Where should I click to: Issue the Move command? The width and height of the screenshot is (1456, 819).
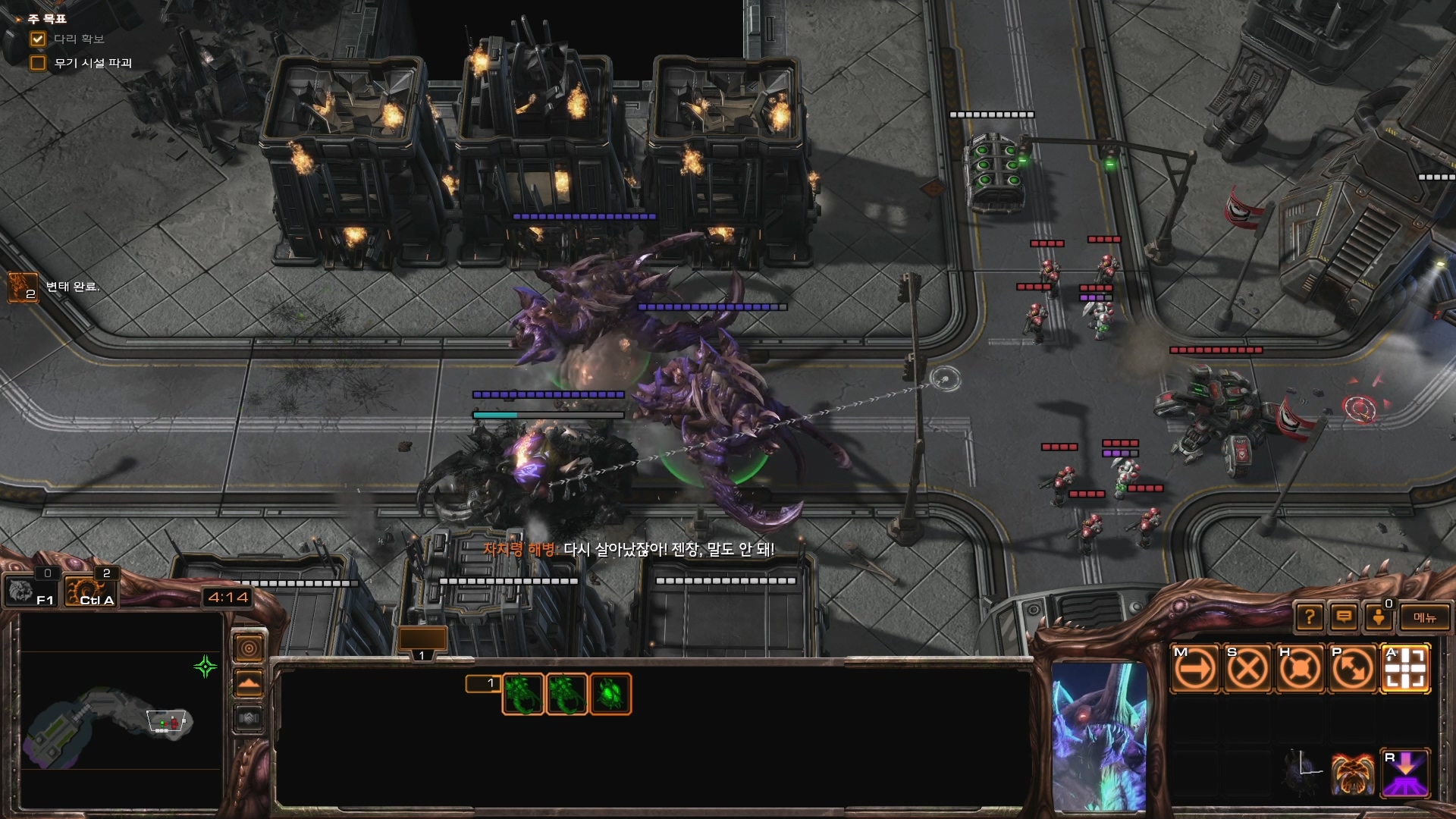tap(1194, 669)
